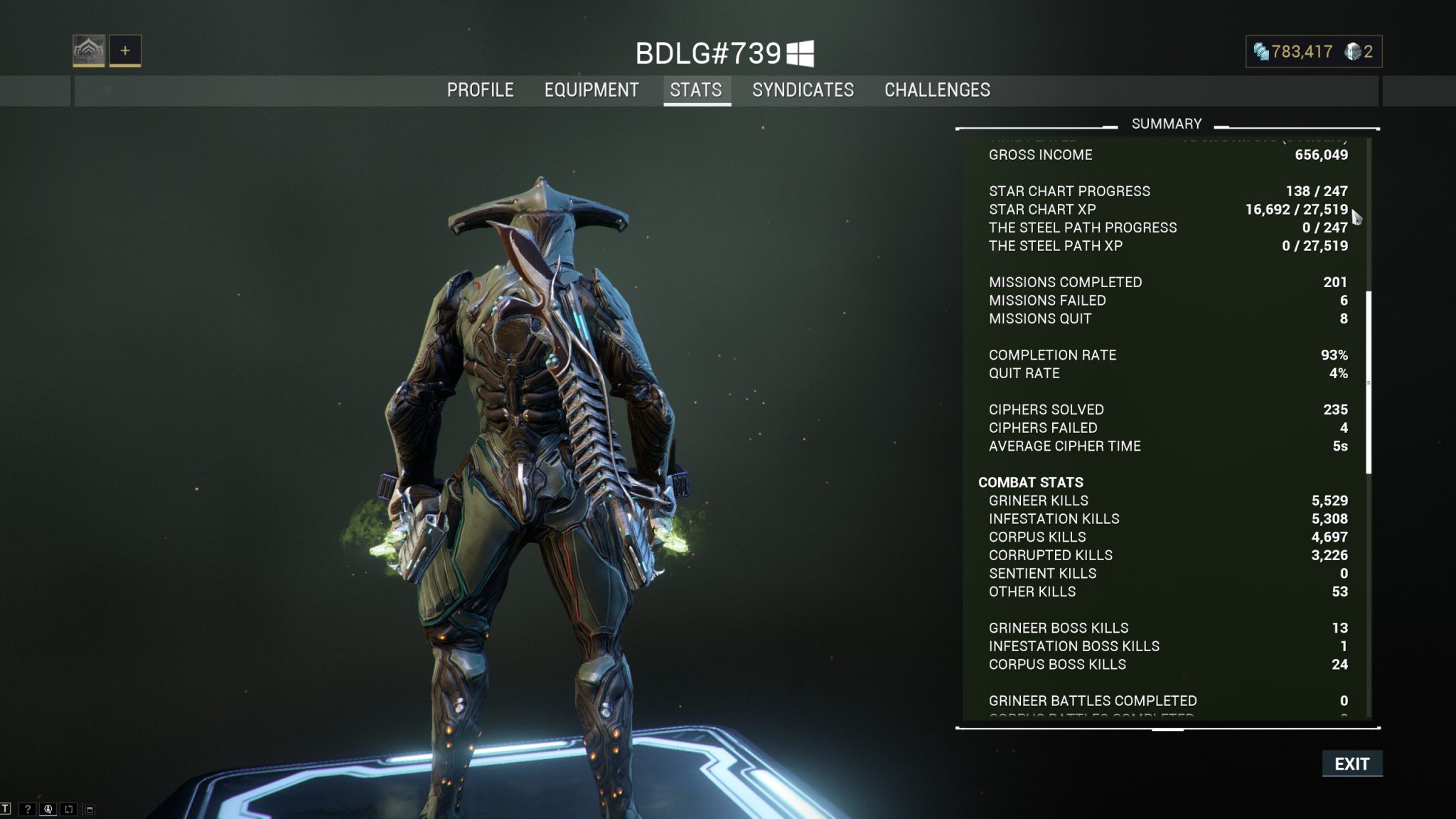Select the magnifier look icon in bottom toolbar

pyautogui.click(x=48, y=810)
